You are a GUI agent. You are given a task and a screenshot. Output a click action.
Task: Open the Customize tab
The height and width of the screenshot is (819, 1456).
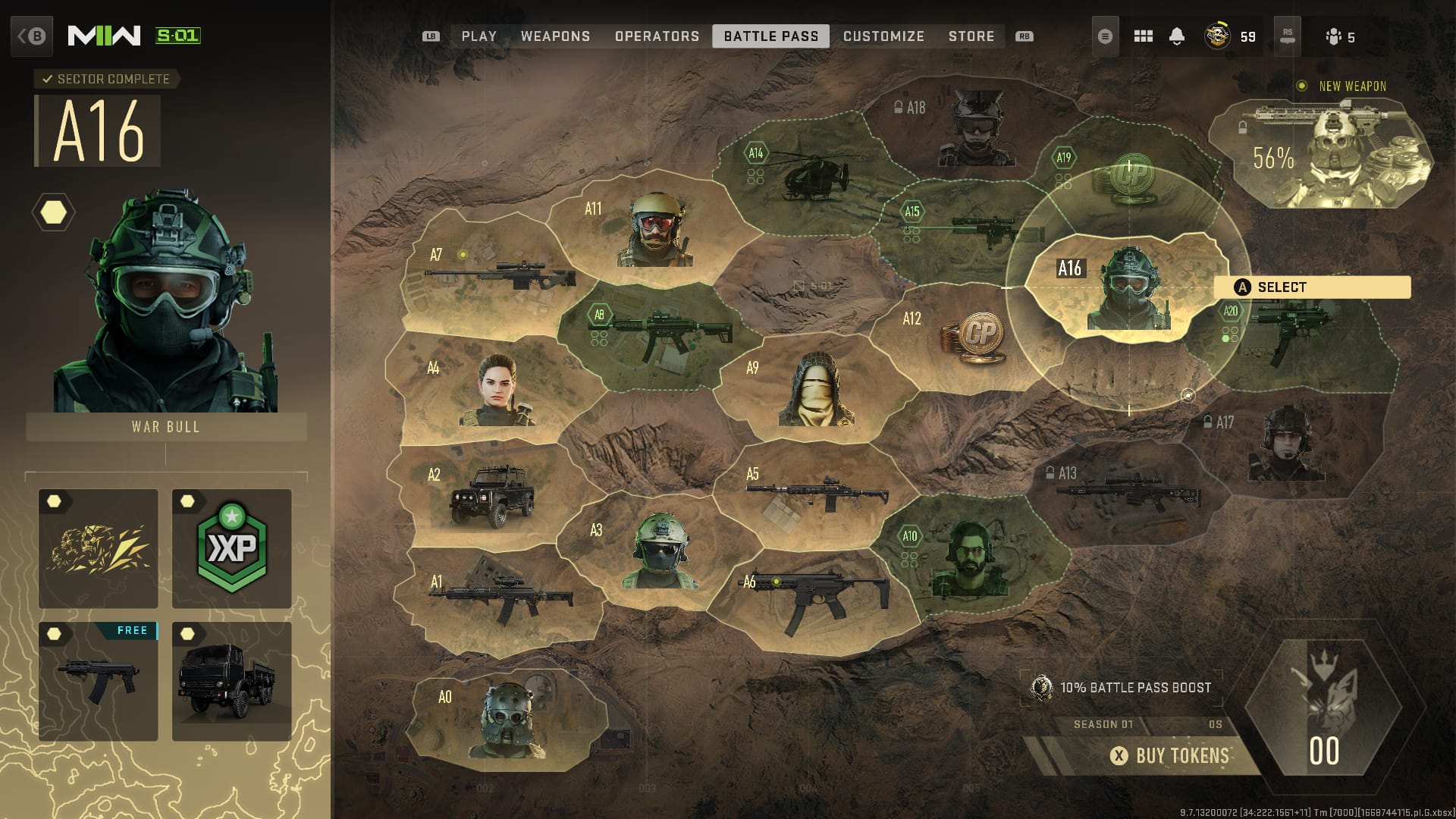pyautogui.click(x=883, y=36)
